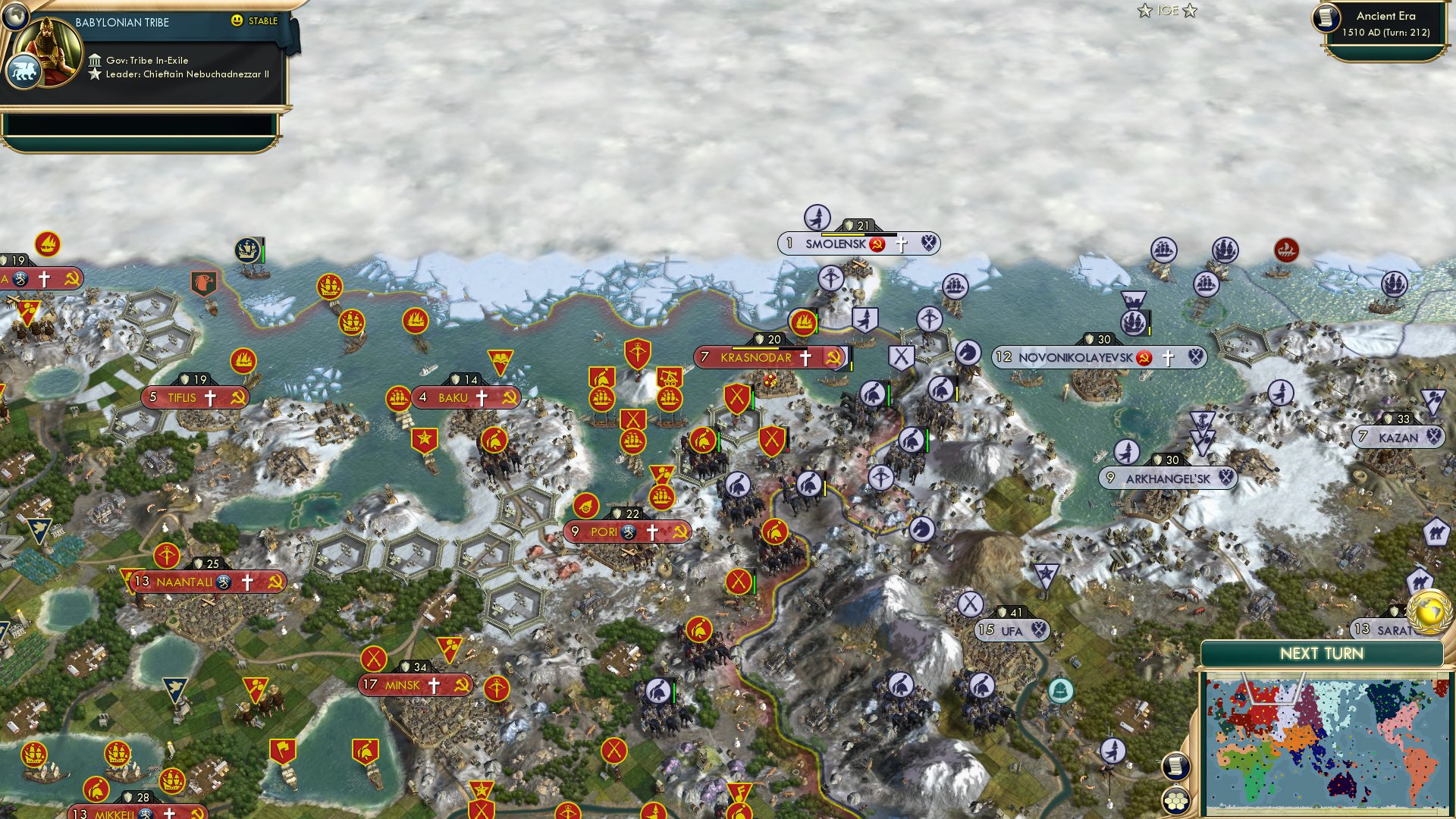Toggle the right star beside the IGE label
1456x819 pixels.
(1191, 11)
